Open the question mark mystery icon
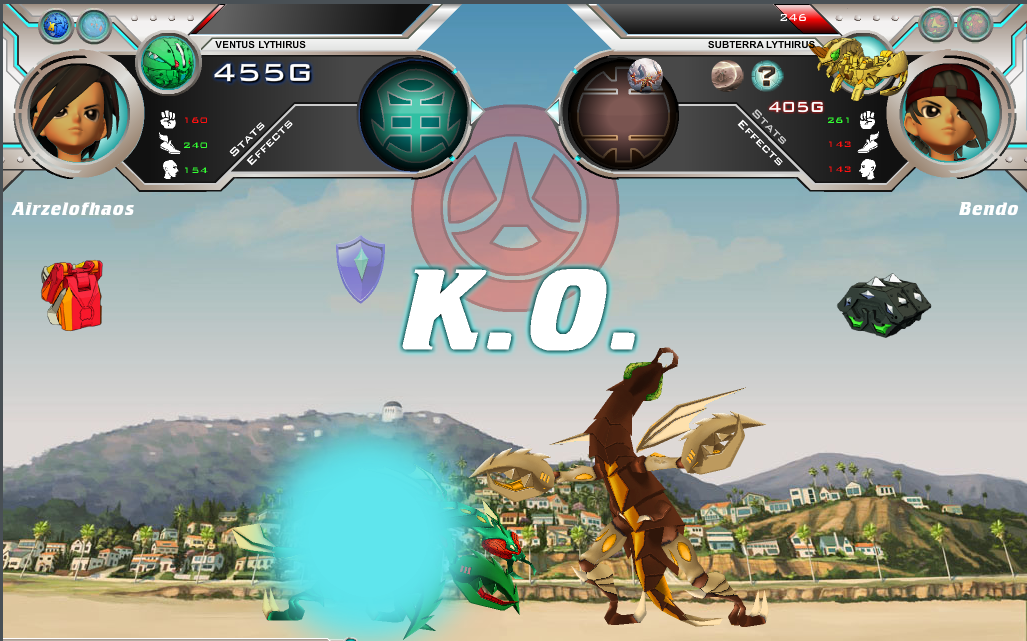Image resolution: width=1027 pixels, height=641 pixels. (x=767, y=74)
